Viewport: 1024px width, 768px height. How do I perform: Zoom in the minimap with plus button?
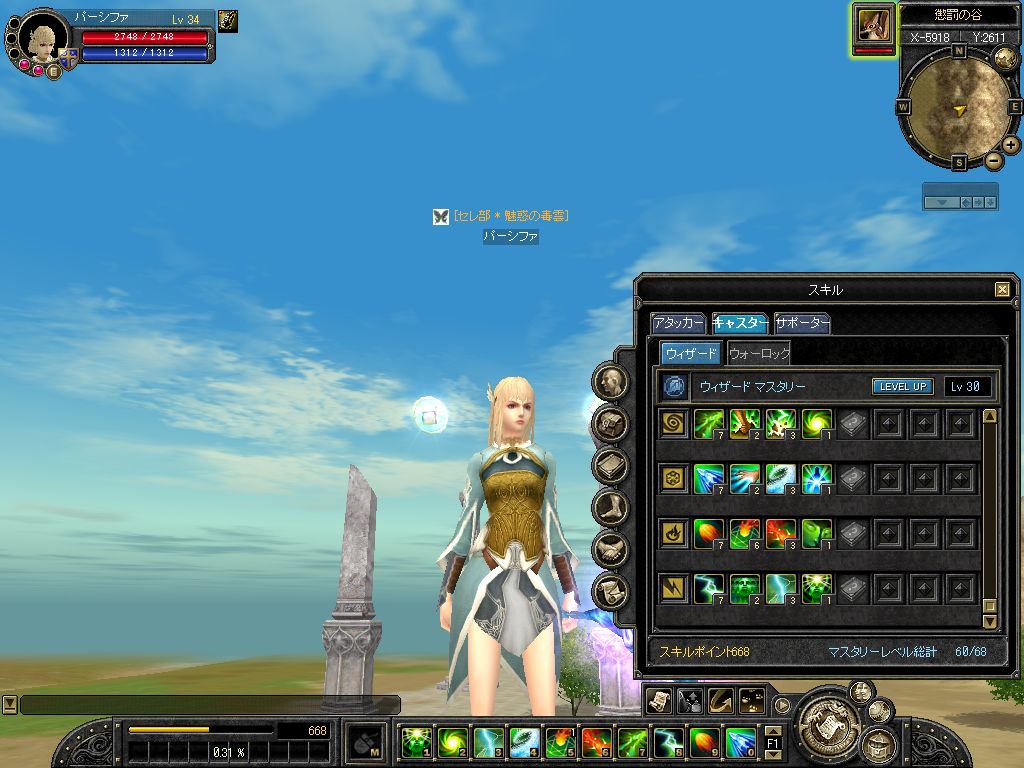click(x=1011, y=144)
